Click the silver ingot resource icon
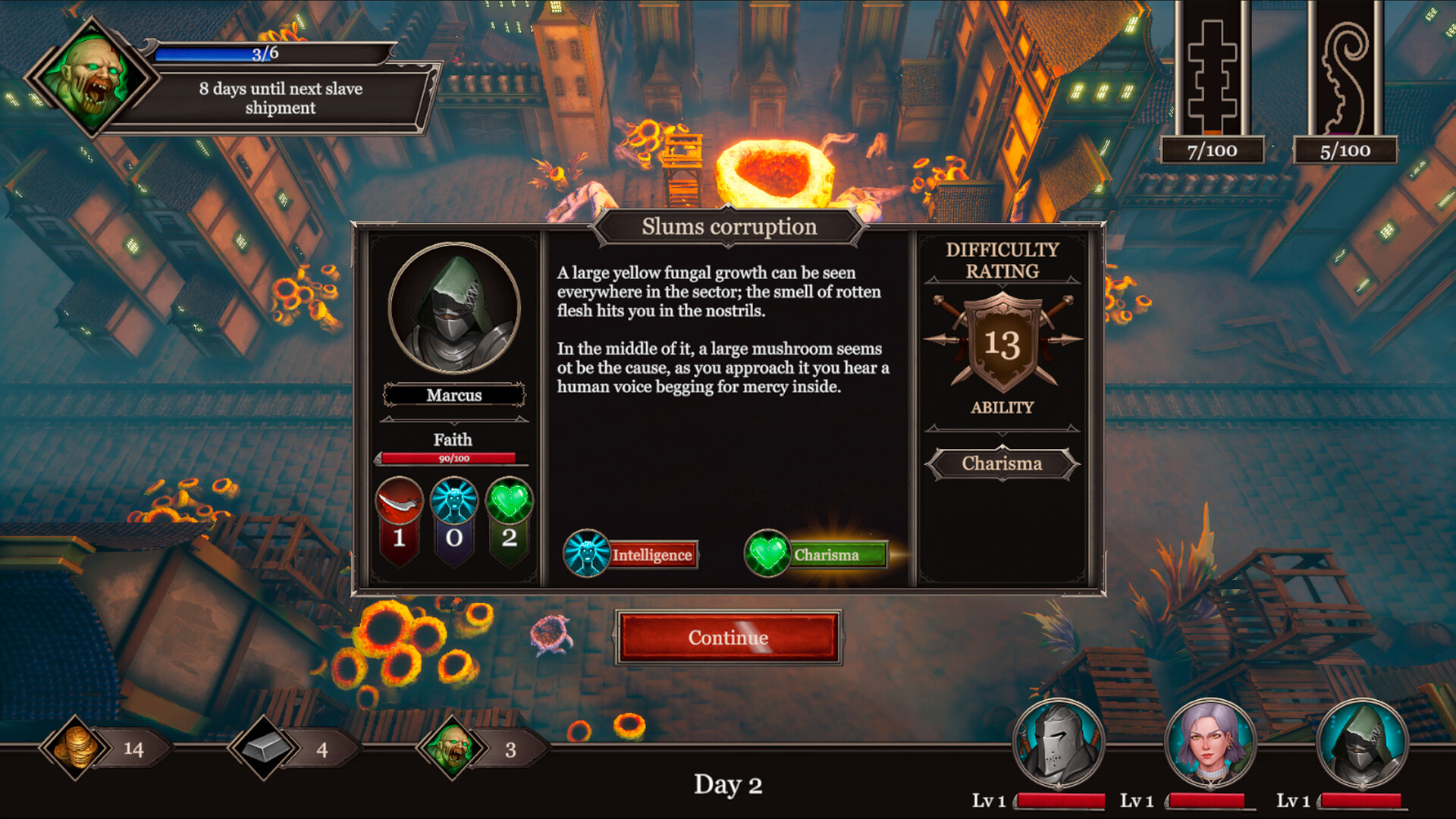Screen dimensions: 1456x819 265,747
